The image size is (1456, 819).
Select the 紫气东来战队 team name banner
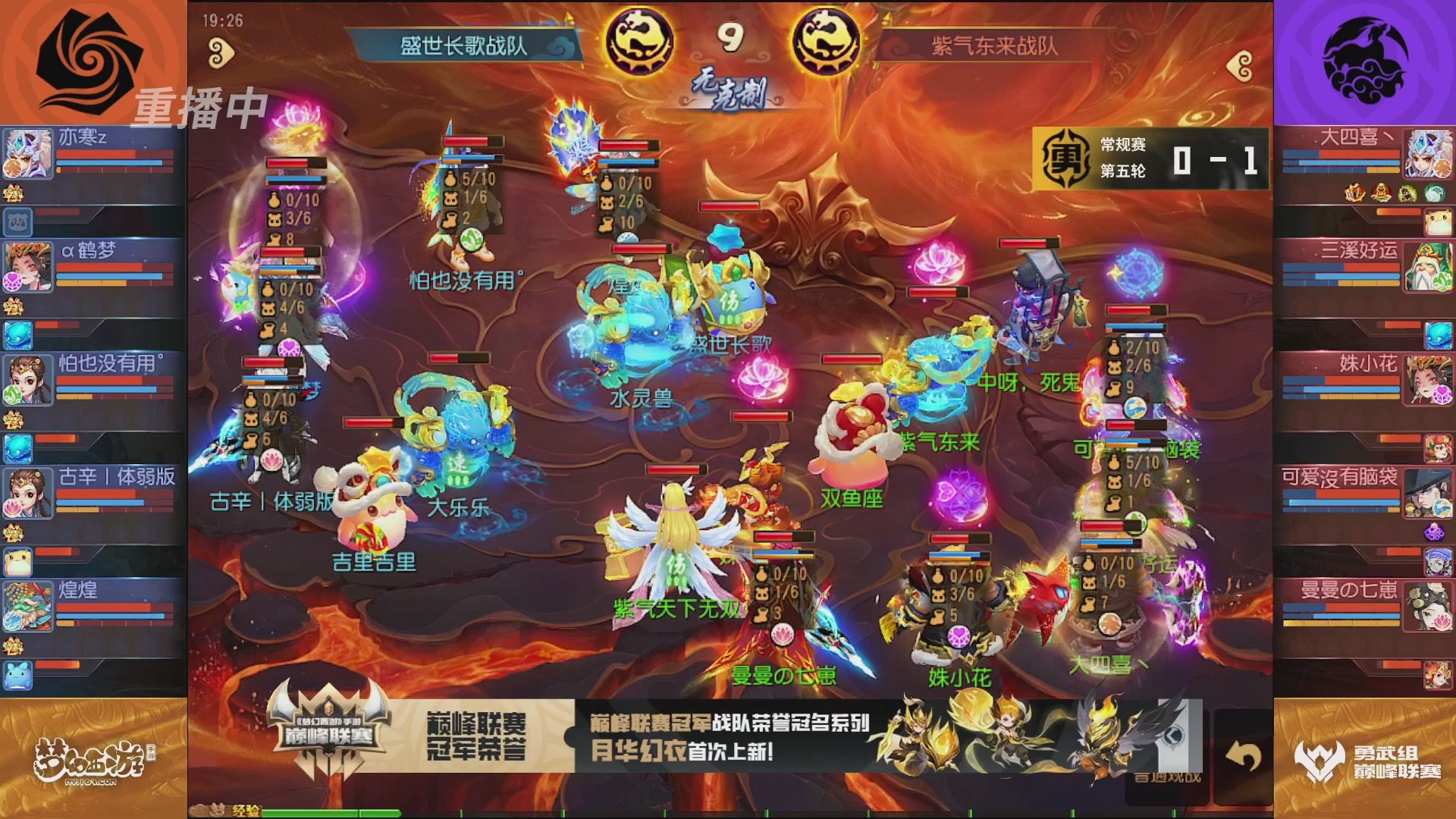(993, 45)
